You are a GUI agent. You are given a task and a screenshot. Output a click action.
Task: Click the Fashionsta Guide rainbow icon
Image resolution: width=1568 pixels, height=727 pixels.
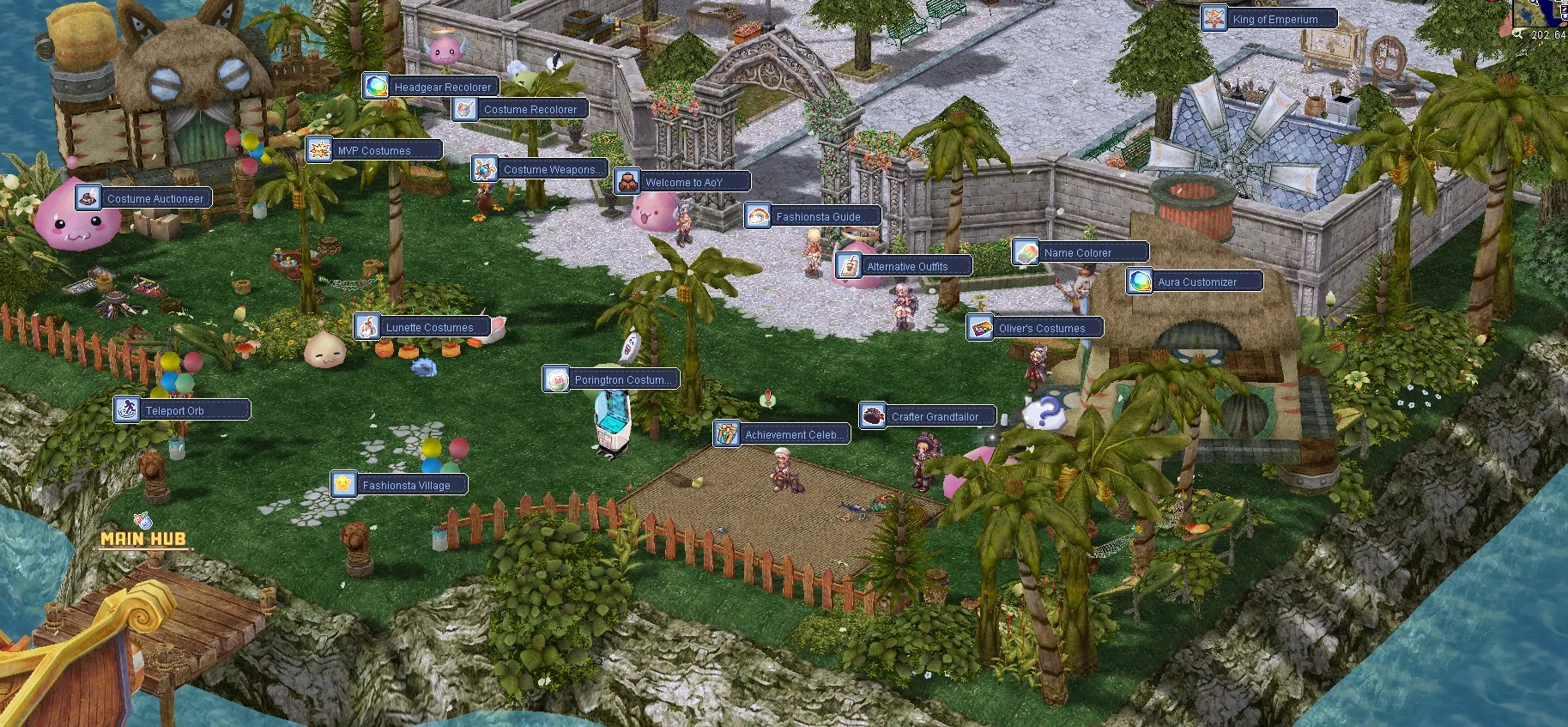pos(759,216)
